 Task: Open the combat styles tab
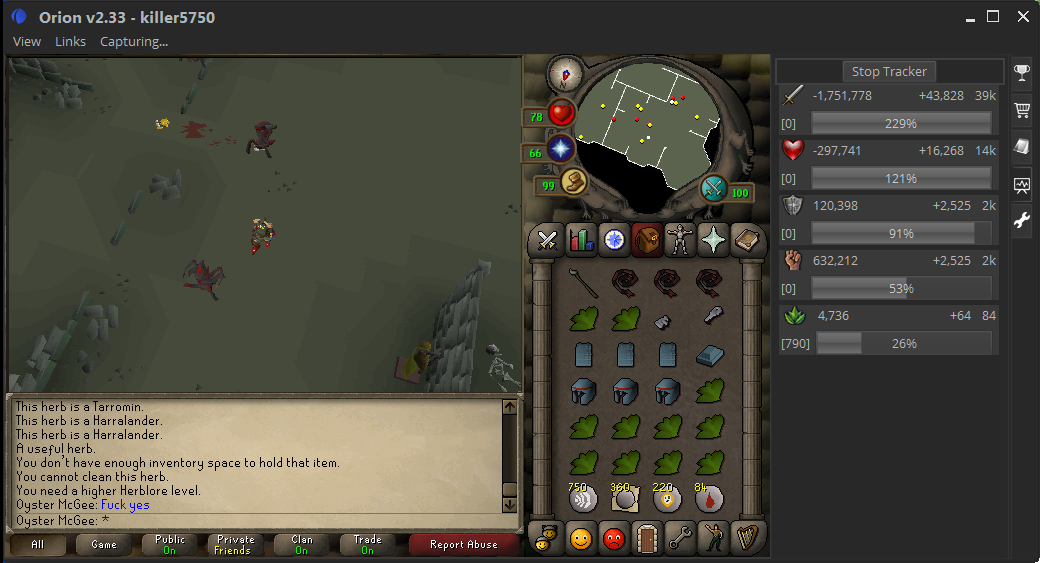click(547, 240)
